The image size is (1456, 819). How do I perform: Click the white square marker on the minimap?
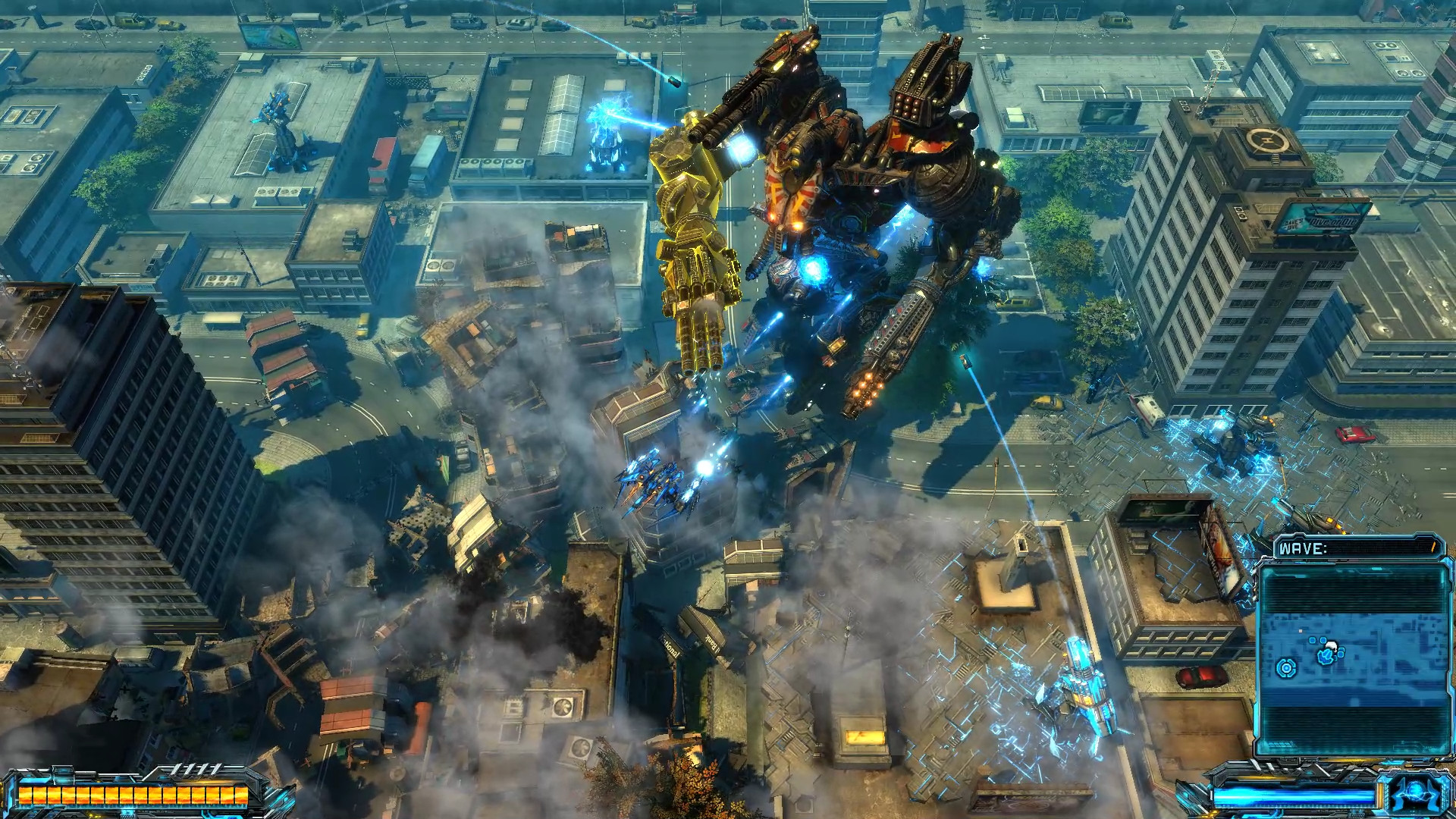1301,631
